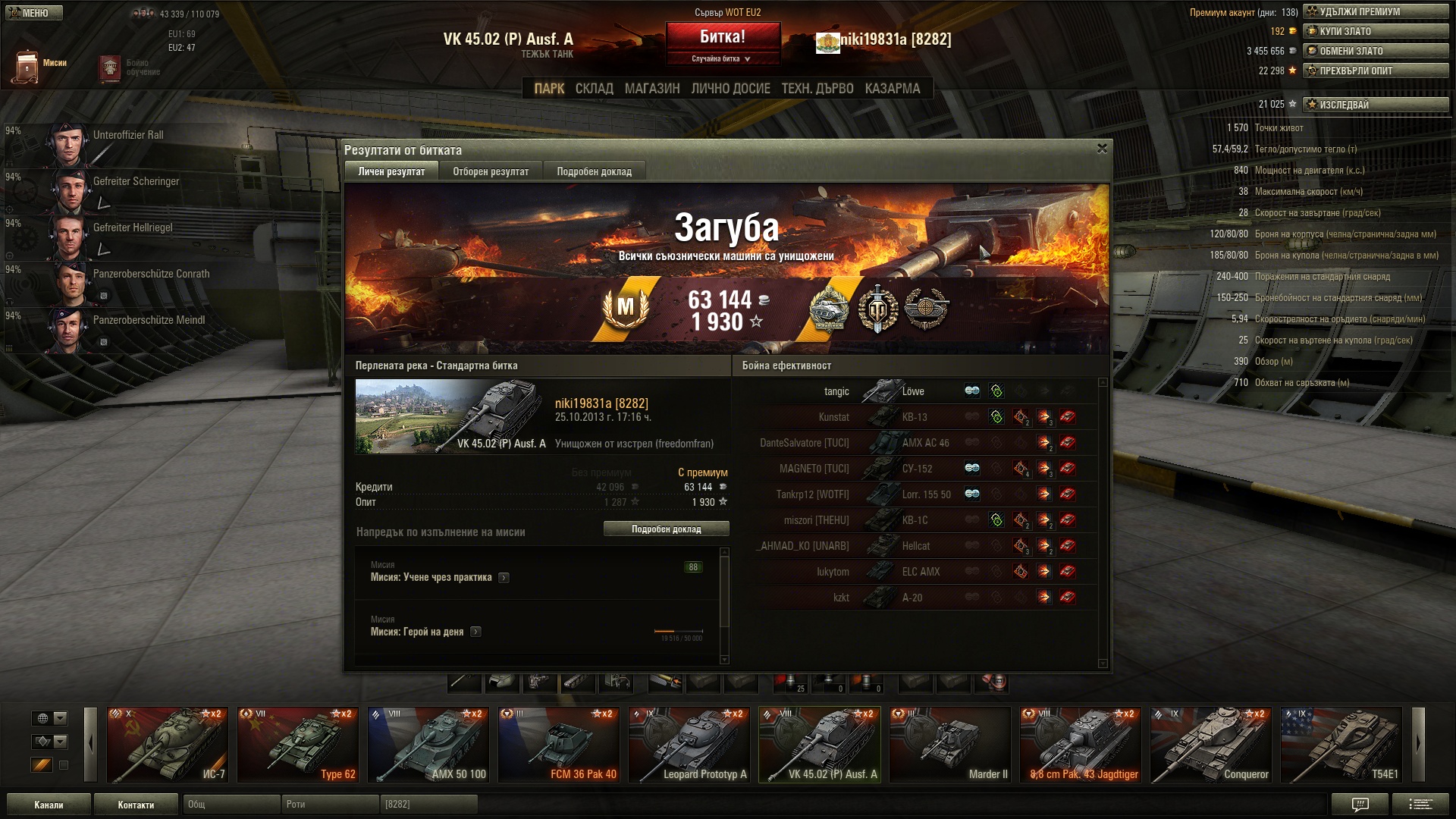Screen dimensions: 1456x819
Task: Open ТЕХН. ДЪРВО tech tree
Action: click(x=817, y=89)
